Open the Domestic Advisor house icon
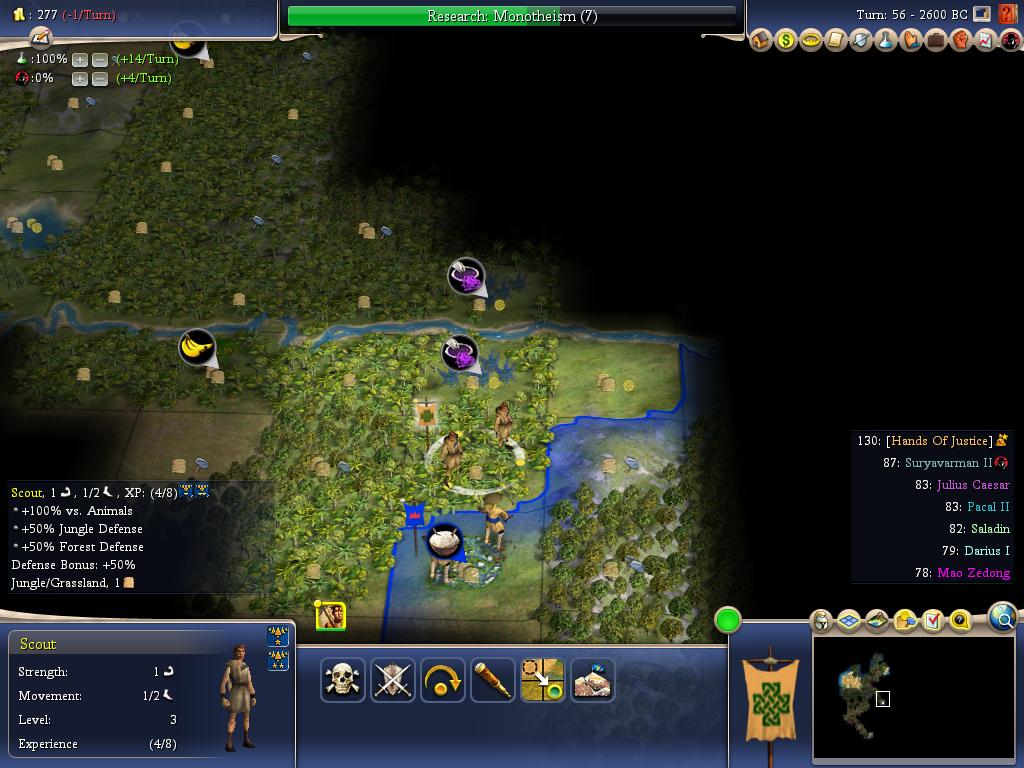Screen dimensions: 1024x768 click(761, 40)
